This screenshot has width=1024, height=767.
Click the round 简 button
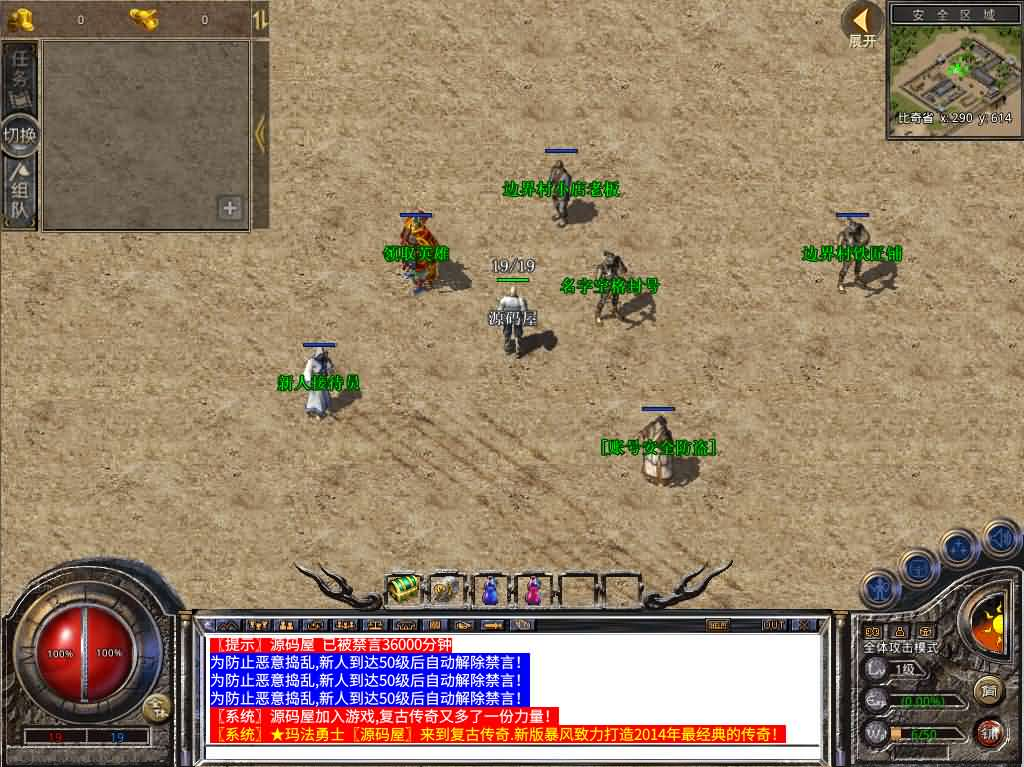point(989,690)
